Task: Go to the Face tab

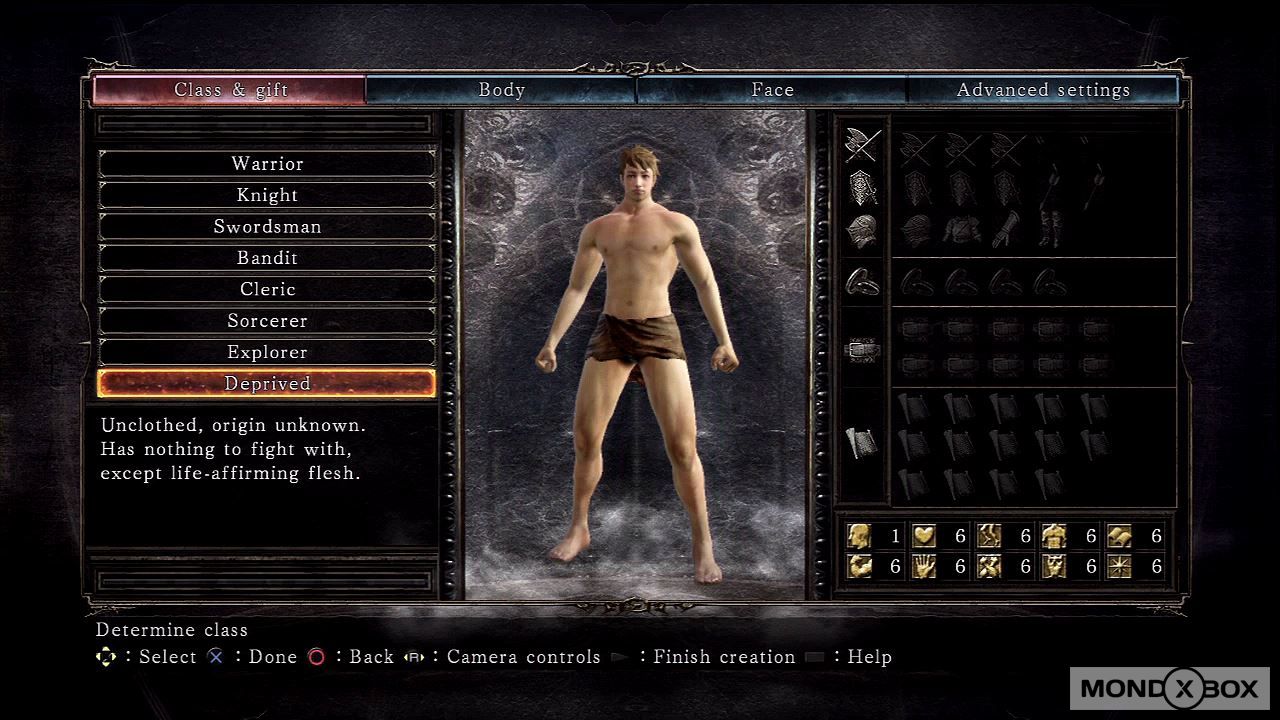Action: coord(772,90)
